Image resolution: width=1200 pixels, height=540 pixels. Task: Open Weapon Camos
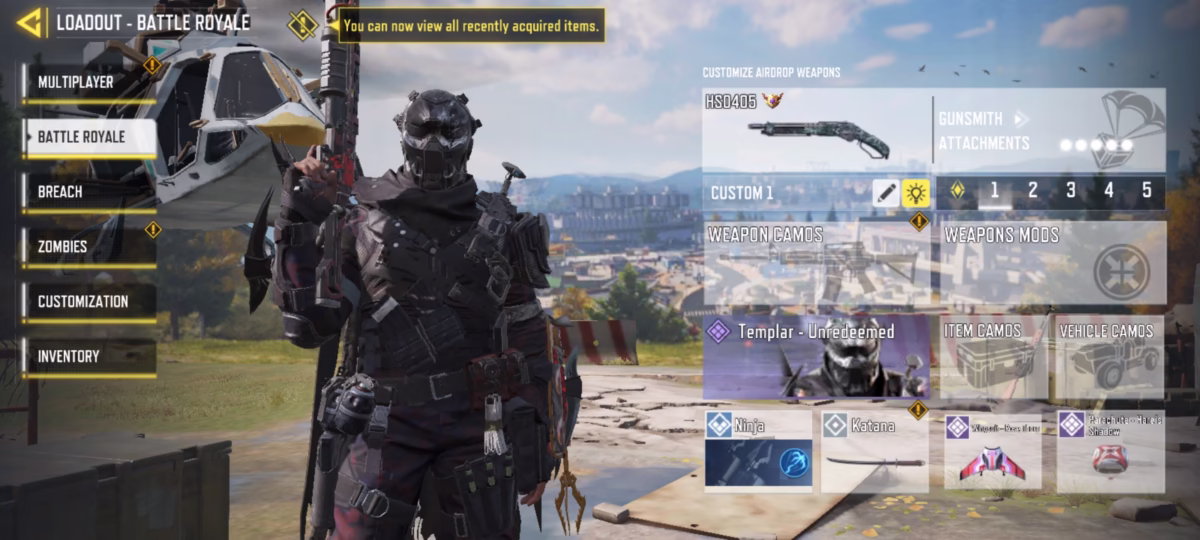click(x=816, y=264)
